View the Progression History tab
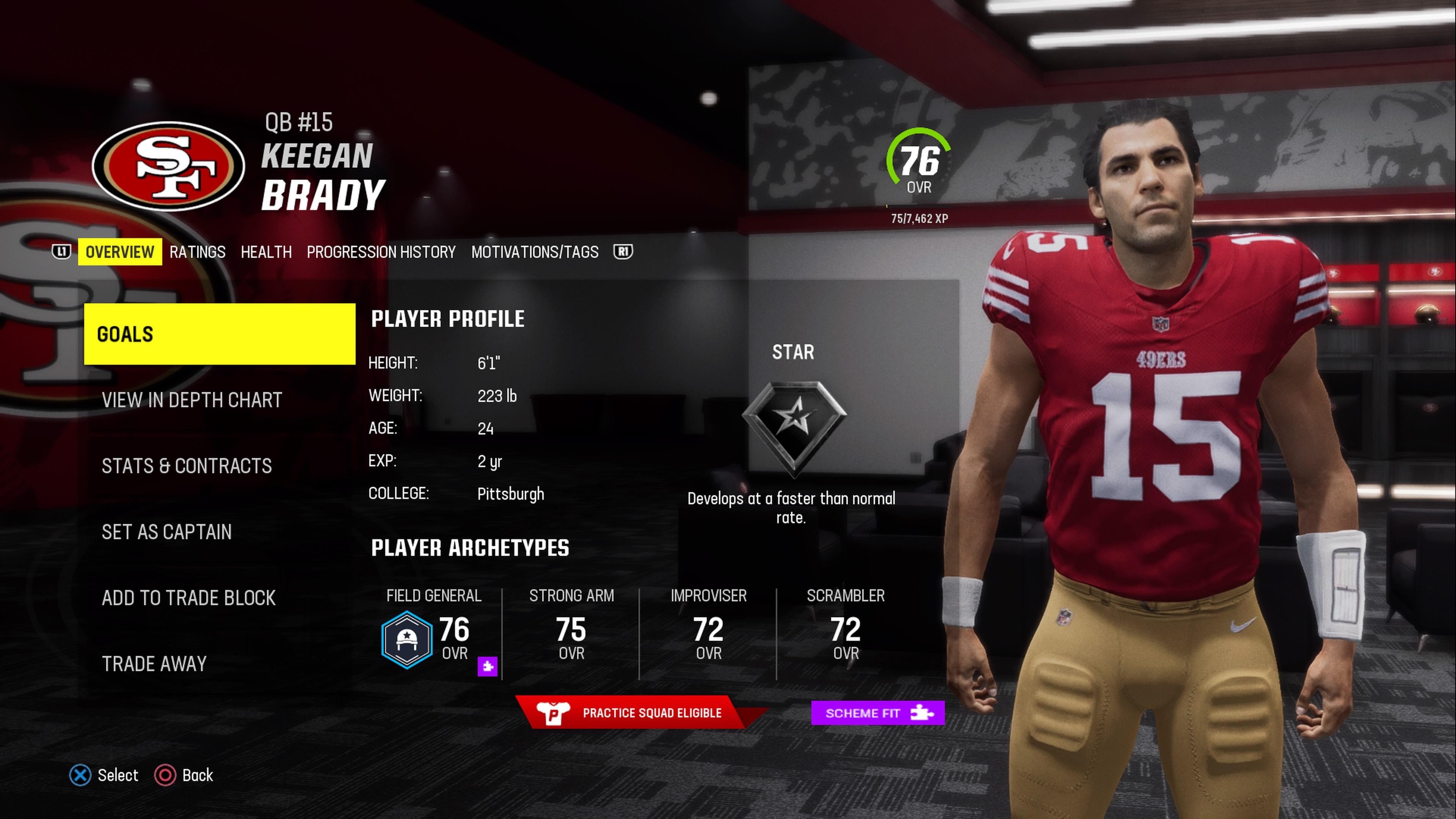 (x=381, y=252)
